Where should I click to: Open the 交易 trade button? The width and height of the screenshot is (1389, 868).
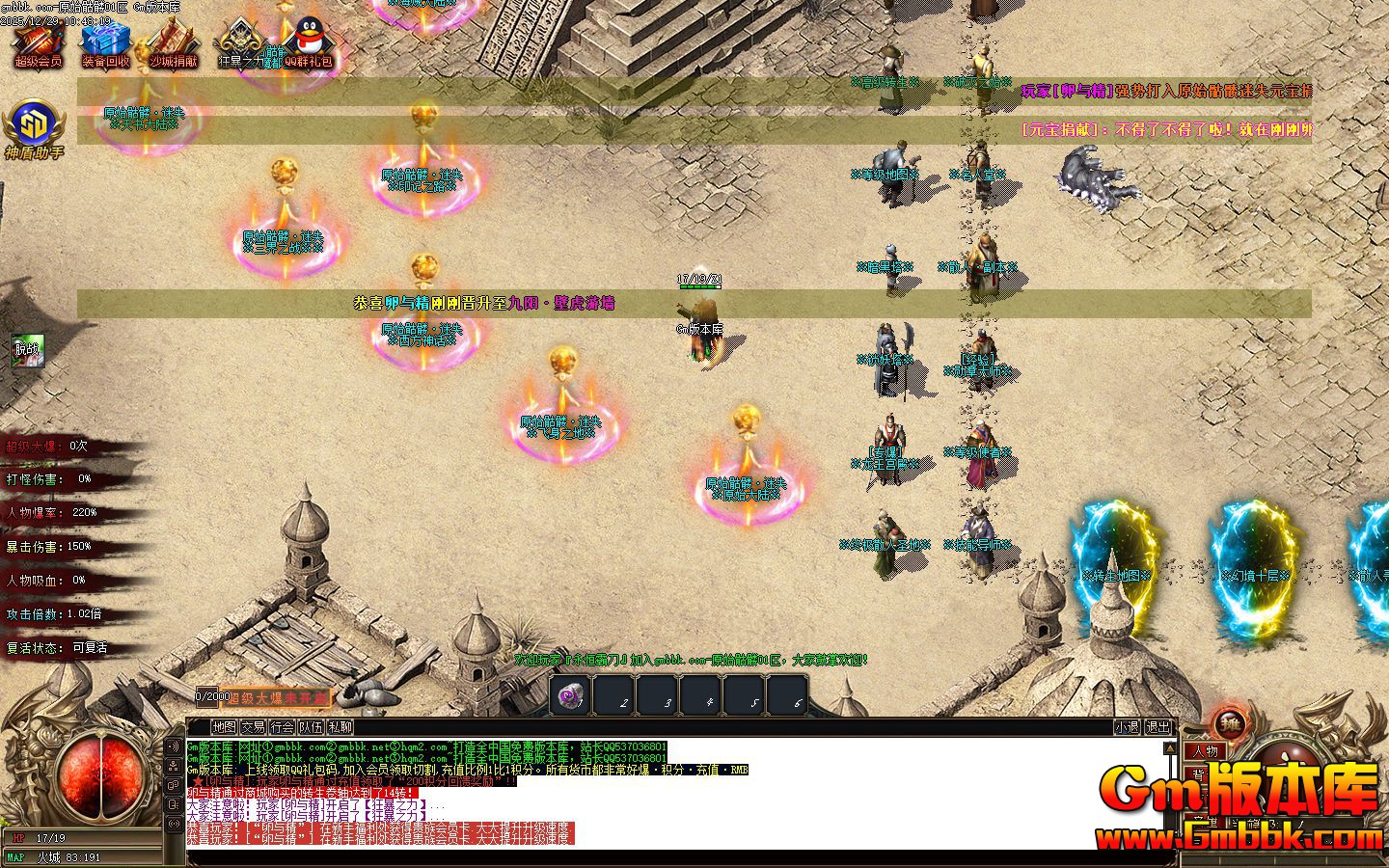point(253,727)
